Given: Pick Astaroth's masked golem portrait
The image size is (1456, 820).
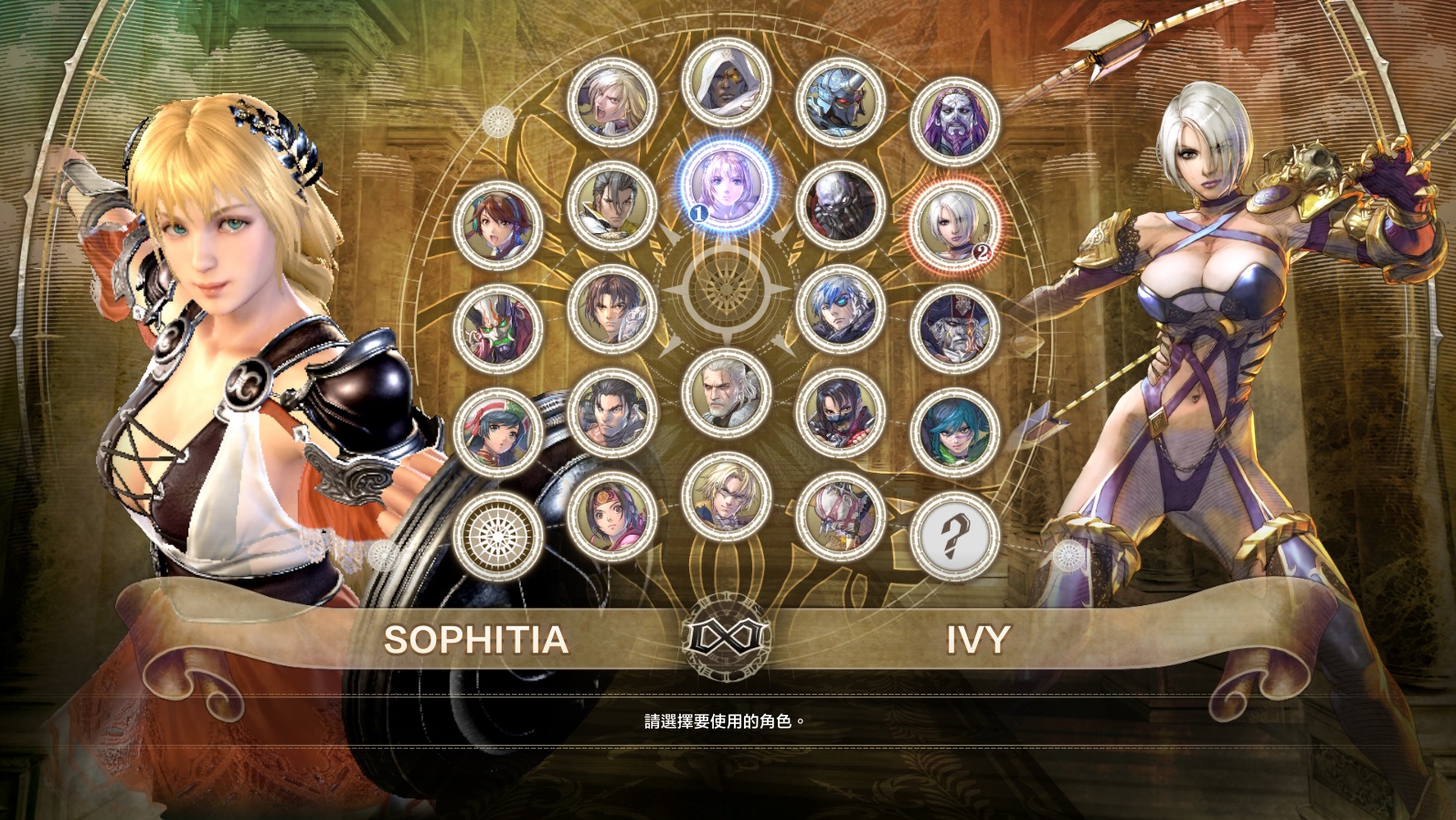Looking at the screenshot, I should [841, 207].
